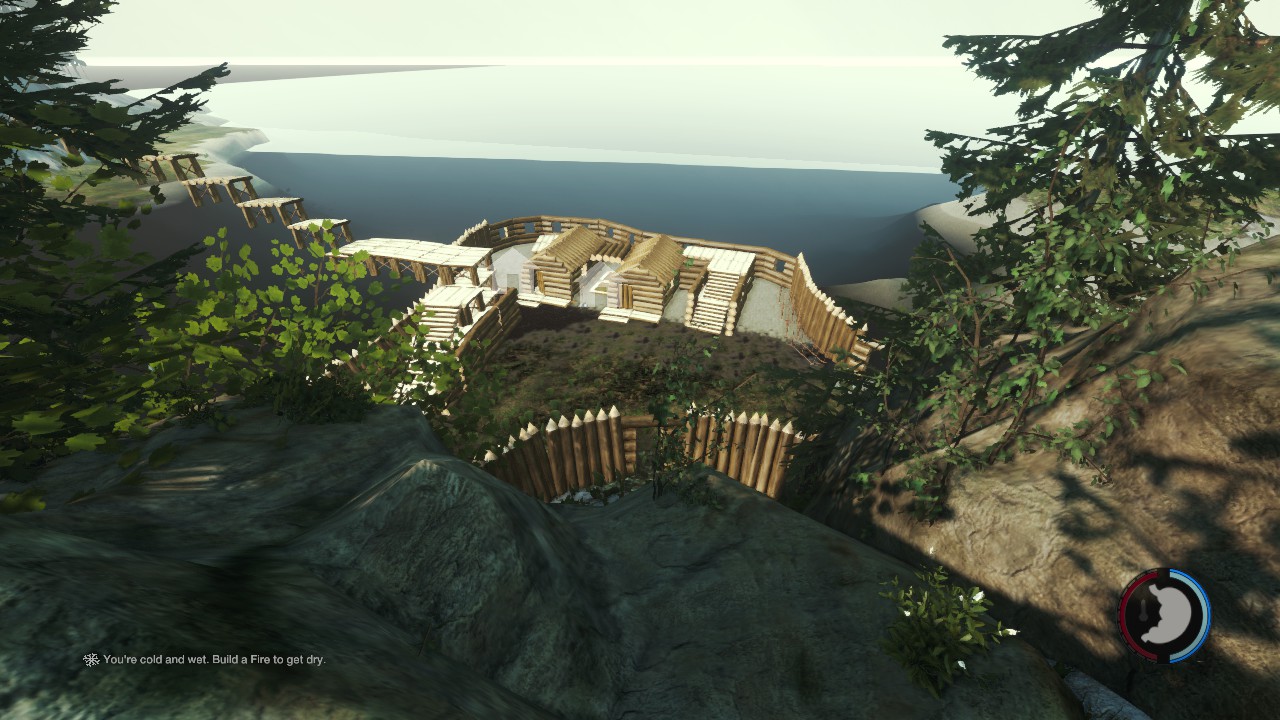Click the snowflake cold status icon

coord(91,660)
